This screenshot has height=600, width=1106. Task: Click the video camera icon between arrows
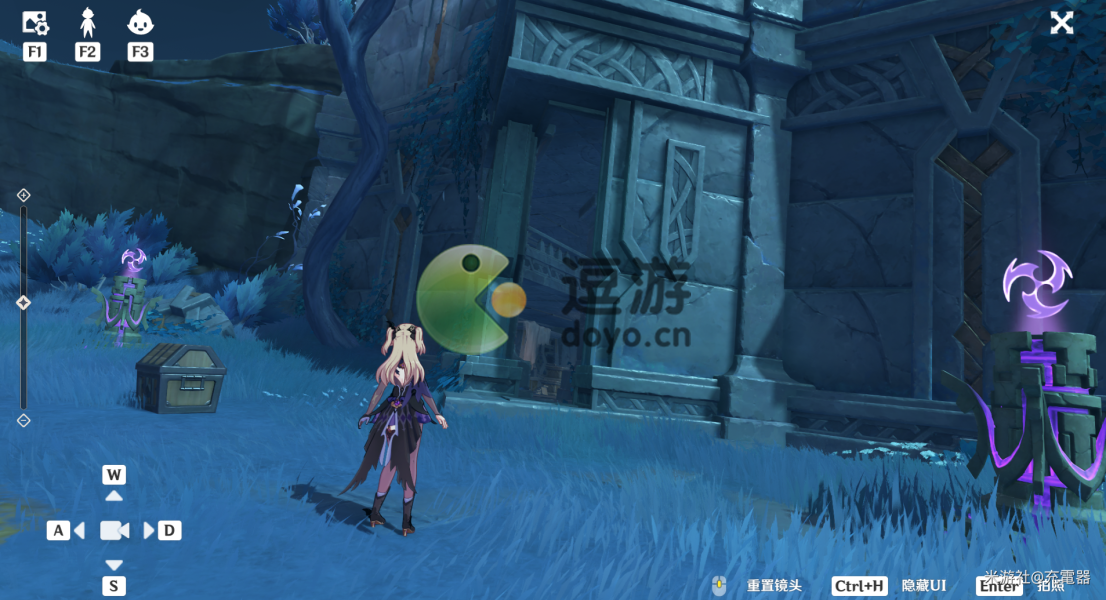114,530
